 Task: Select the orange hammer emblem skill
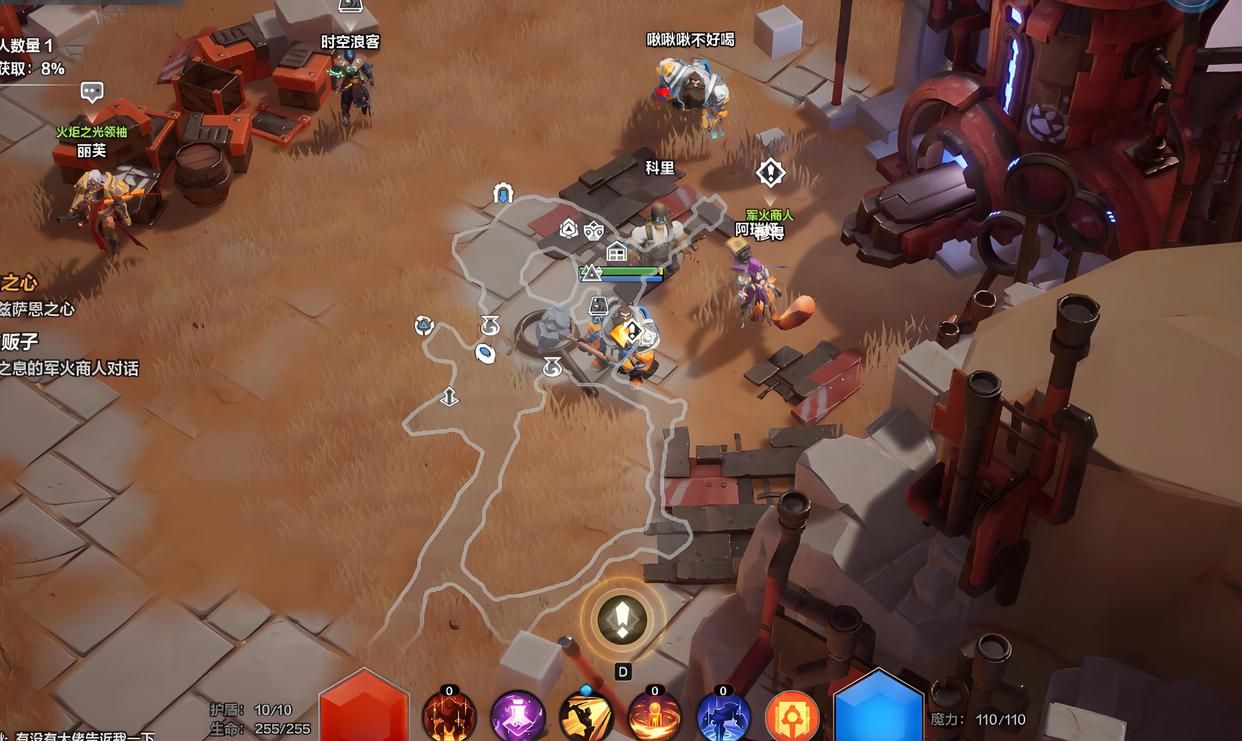(792, 717)
